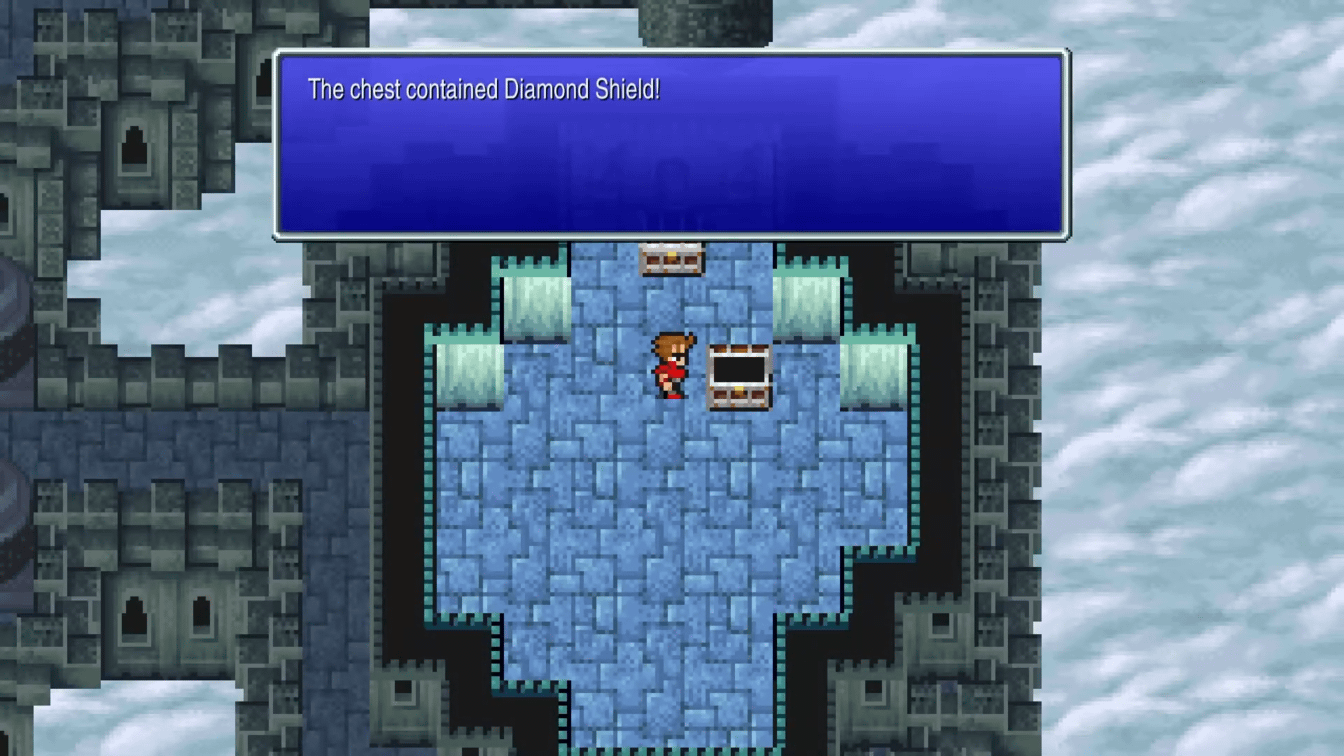Dismiss the Diamond Shield message box
Viewport: 1344px width, 756px height.
click(x=670, y=145)
